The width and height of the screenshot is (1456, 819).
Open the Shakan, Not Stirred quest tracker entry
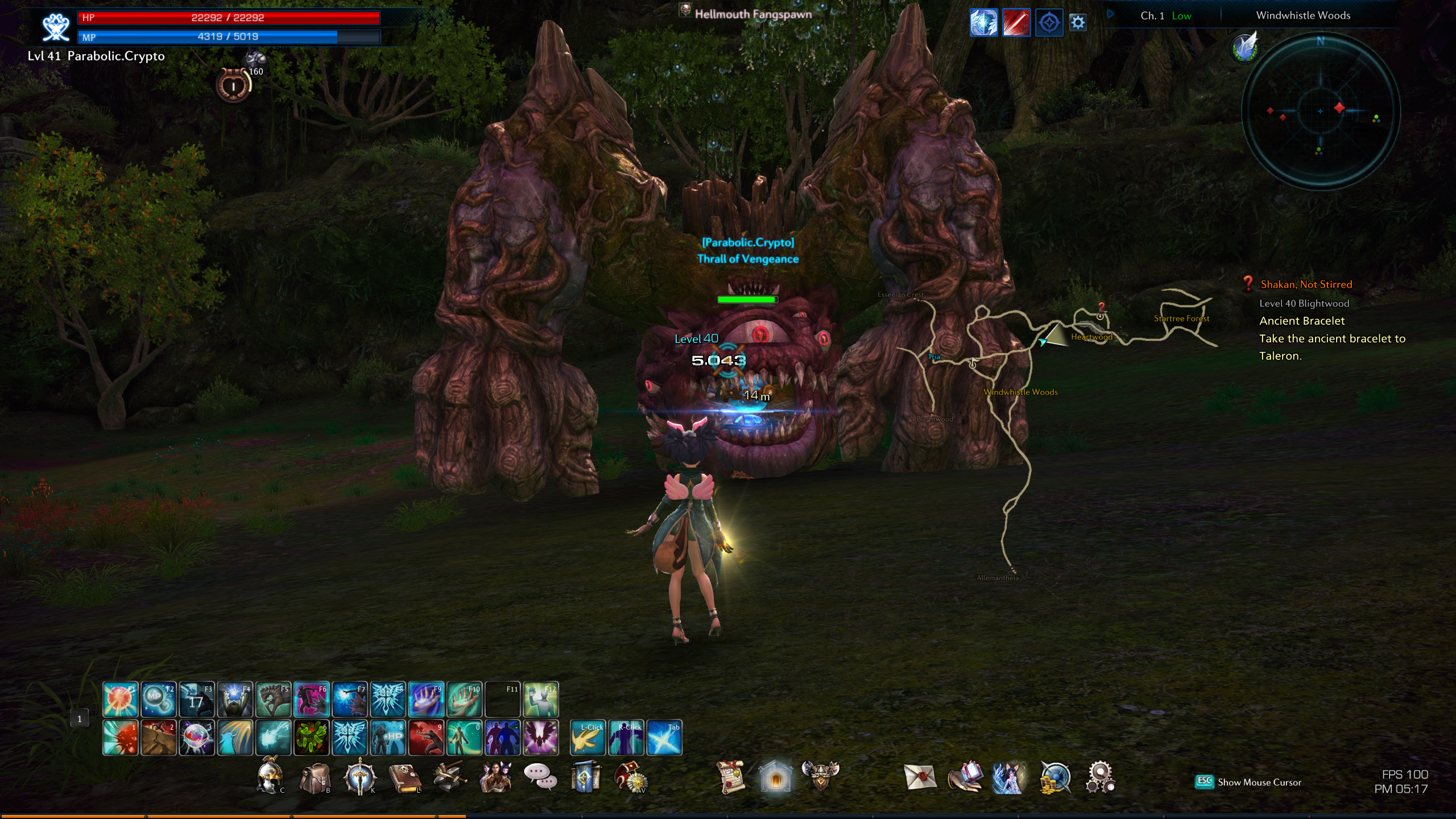point(1306,284)
